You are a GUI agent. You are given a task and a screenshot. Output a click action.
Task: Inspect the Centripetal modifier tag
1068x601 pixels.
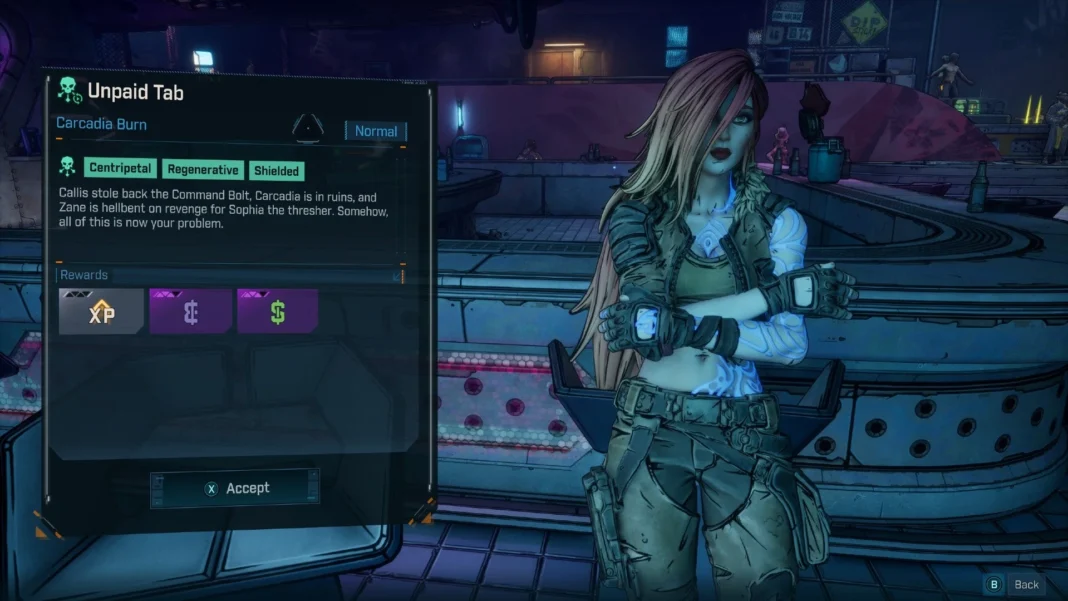120,168
